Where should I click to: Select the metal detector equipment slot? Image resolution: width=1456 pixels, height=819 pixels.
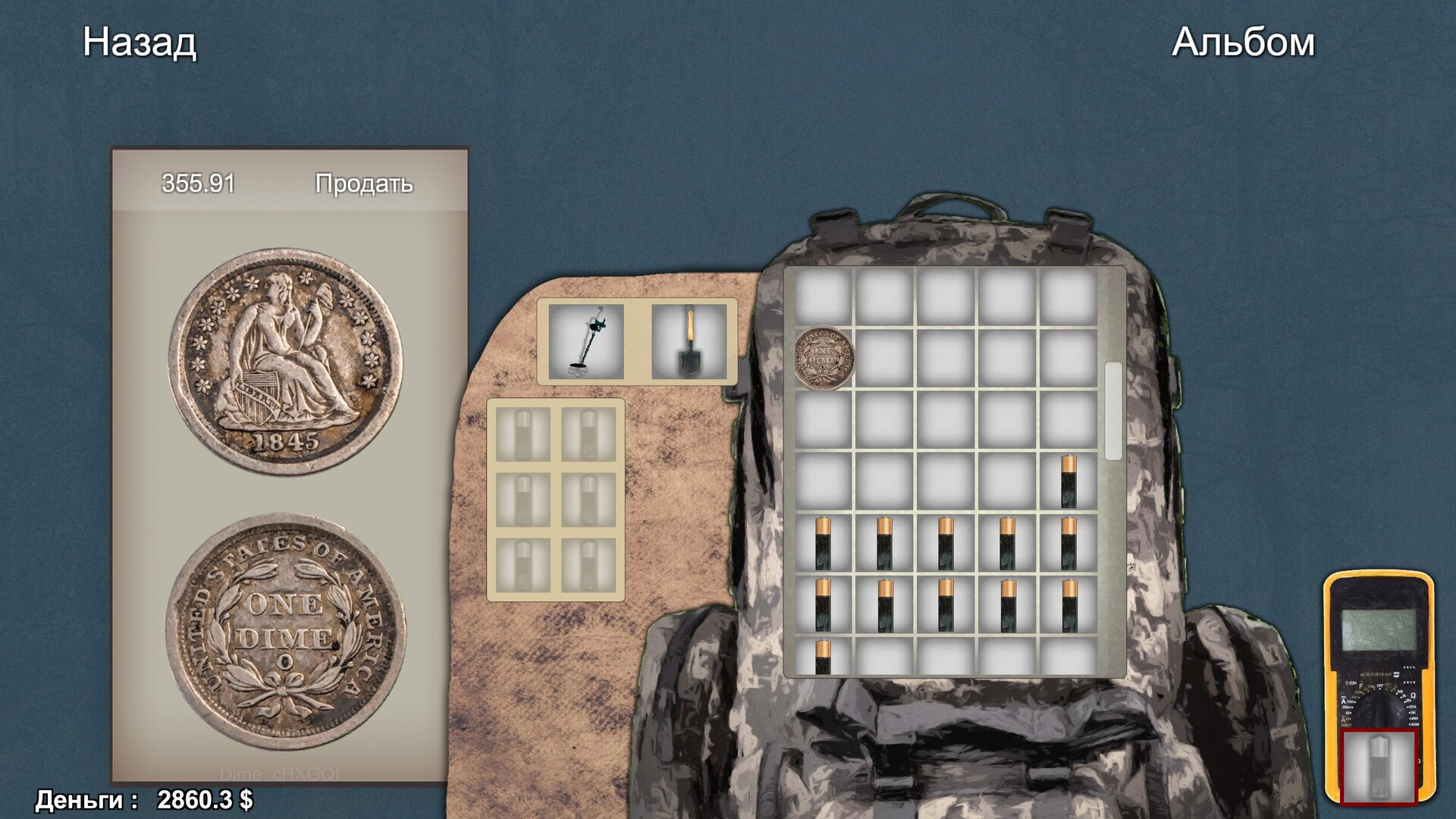pos(586,342)
